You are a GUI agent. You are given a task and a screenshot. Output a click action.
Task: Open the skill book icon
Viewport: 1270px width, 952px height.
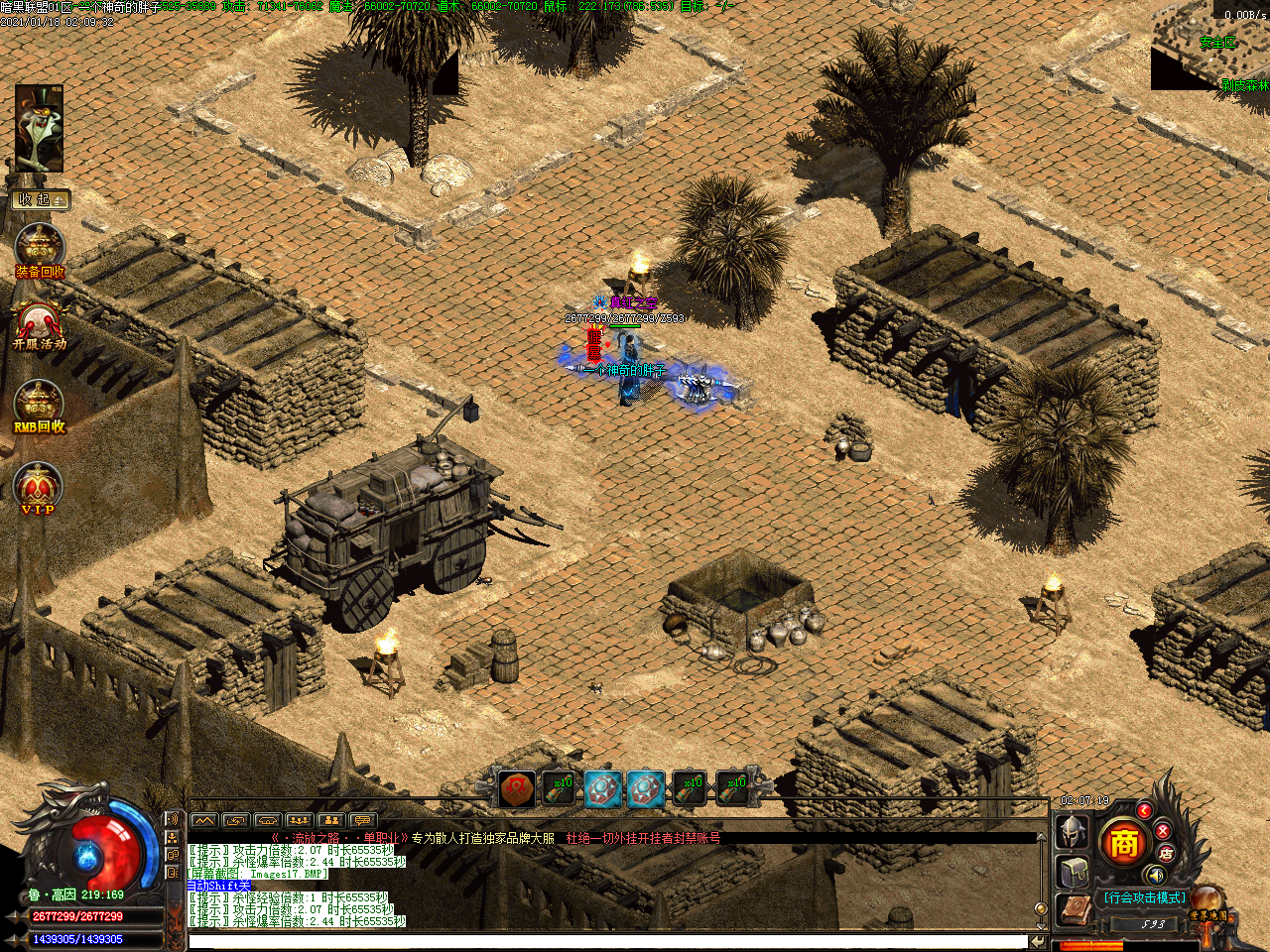coord(1074,911)
